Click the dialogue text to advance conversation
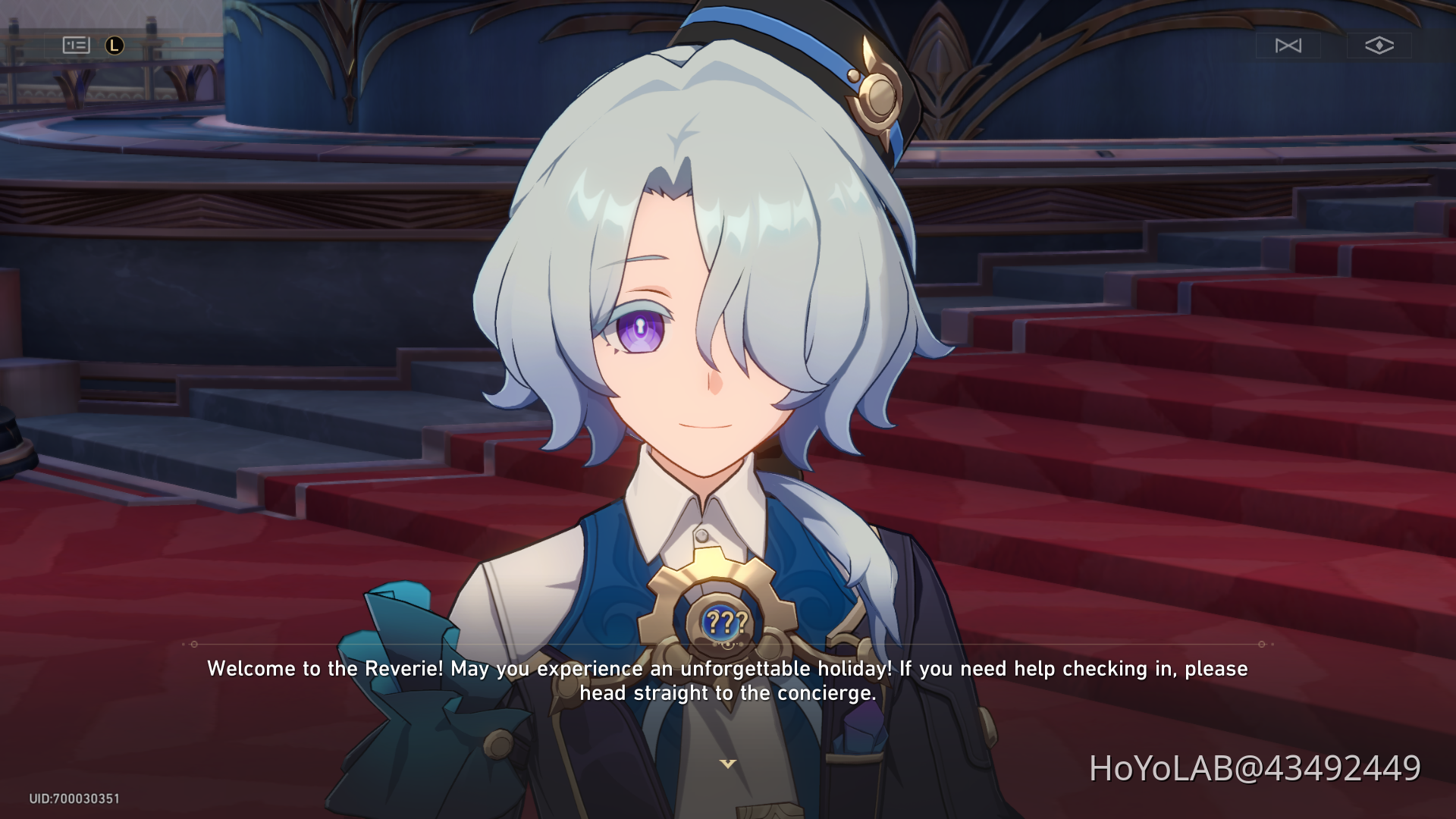 click(x=726, y=682)
